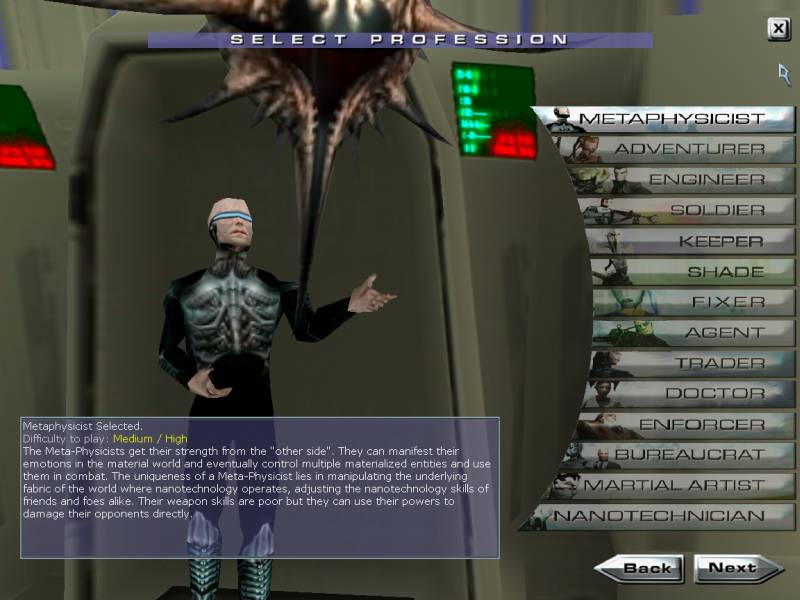Pick the Engineer profession
This screenshot has height=600, width=800.
pyautogui.click(x=705, y=180)
